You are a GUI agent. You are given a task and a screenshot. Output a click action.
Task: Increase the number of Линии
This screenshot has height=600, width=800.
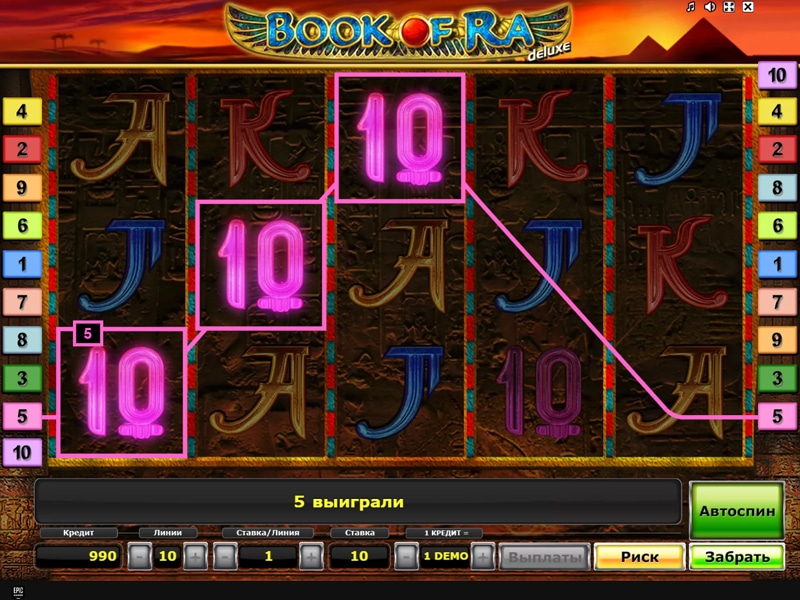coord(196,556)
